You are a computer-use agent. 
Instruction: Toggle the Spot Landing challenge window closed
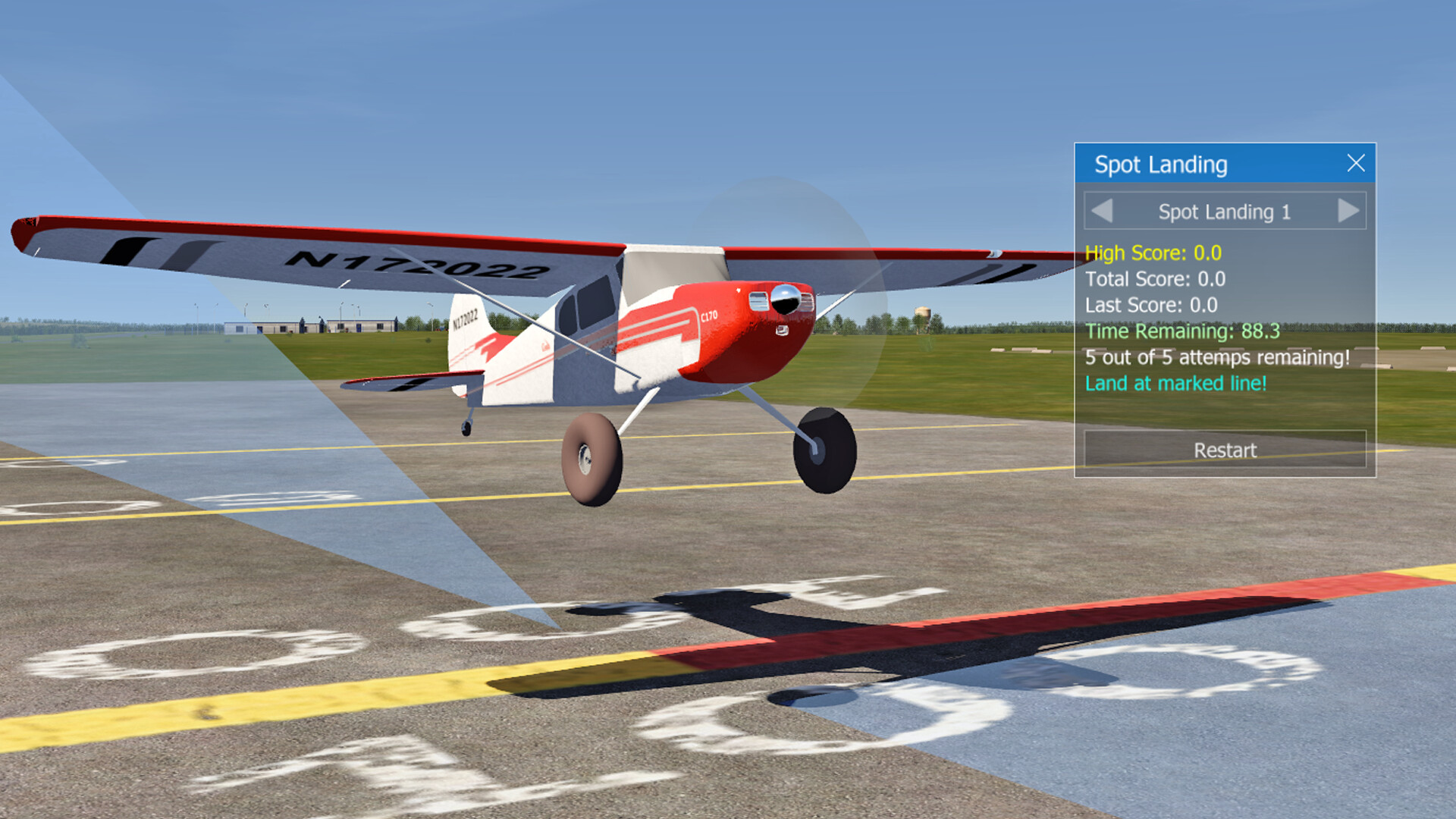(x=1357, y=164)
